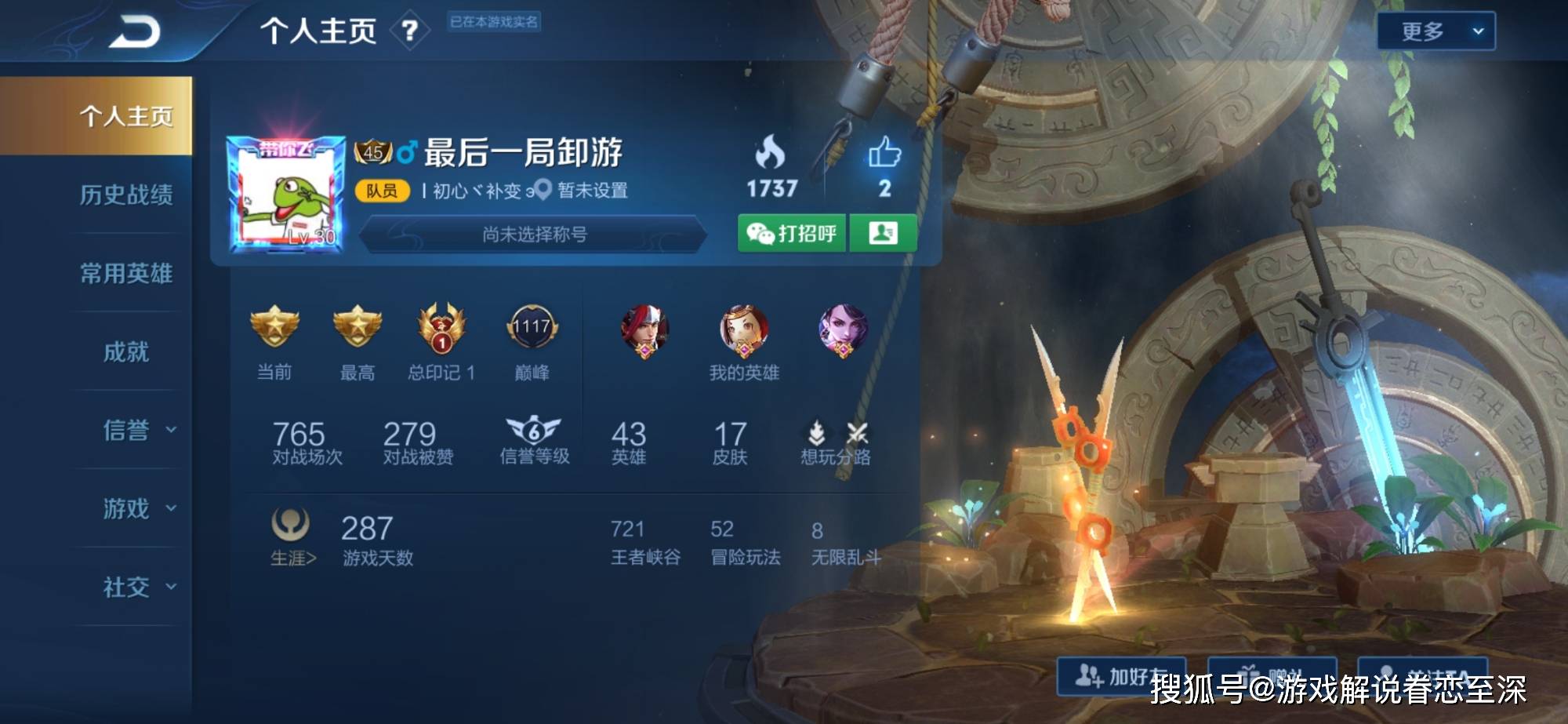Open 生涯 career details
This screenshot has height=724, width=1568.
[292, 536]
